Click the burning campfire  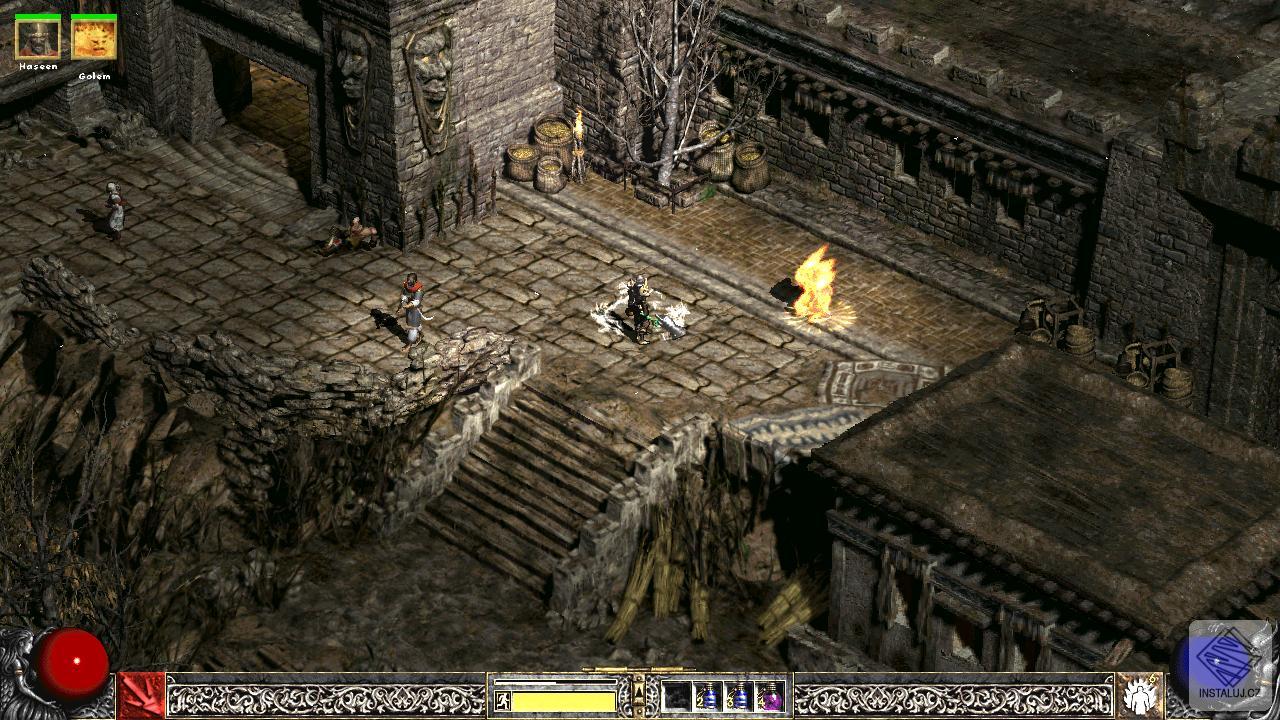tap(815, 290)
